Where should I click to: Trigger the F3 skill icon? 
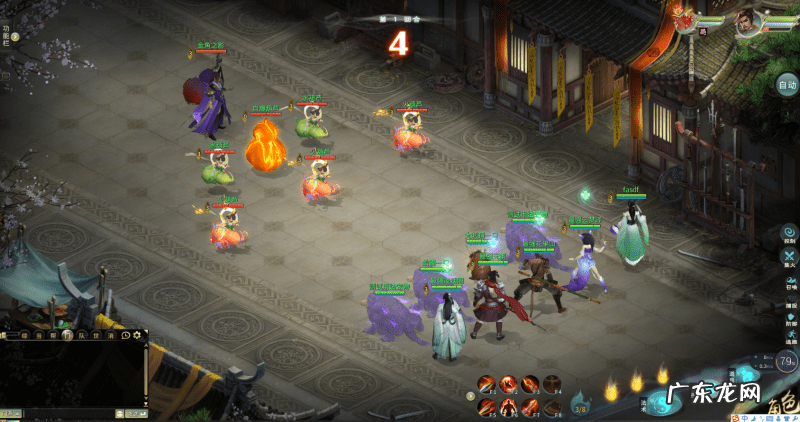(530, 384)
